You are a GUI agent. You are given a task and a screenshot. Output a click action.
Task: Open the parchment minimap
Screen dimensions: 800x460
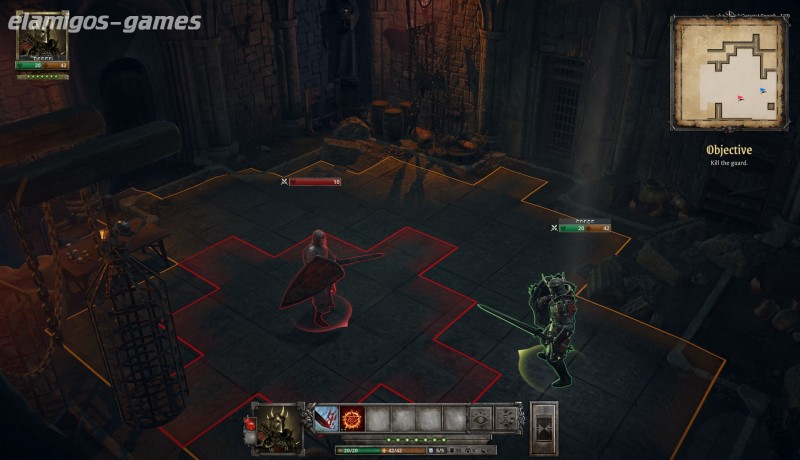(x=727, y=72)
